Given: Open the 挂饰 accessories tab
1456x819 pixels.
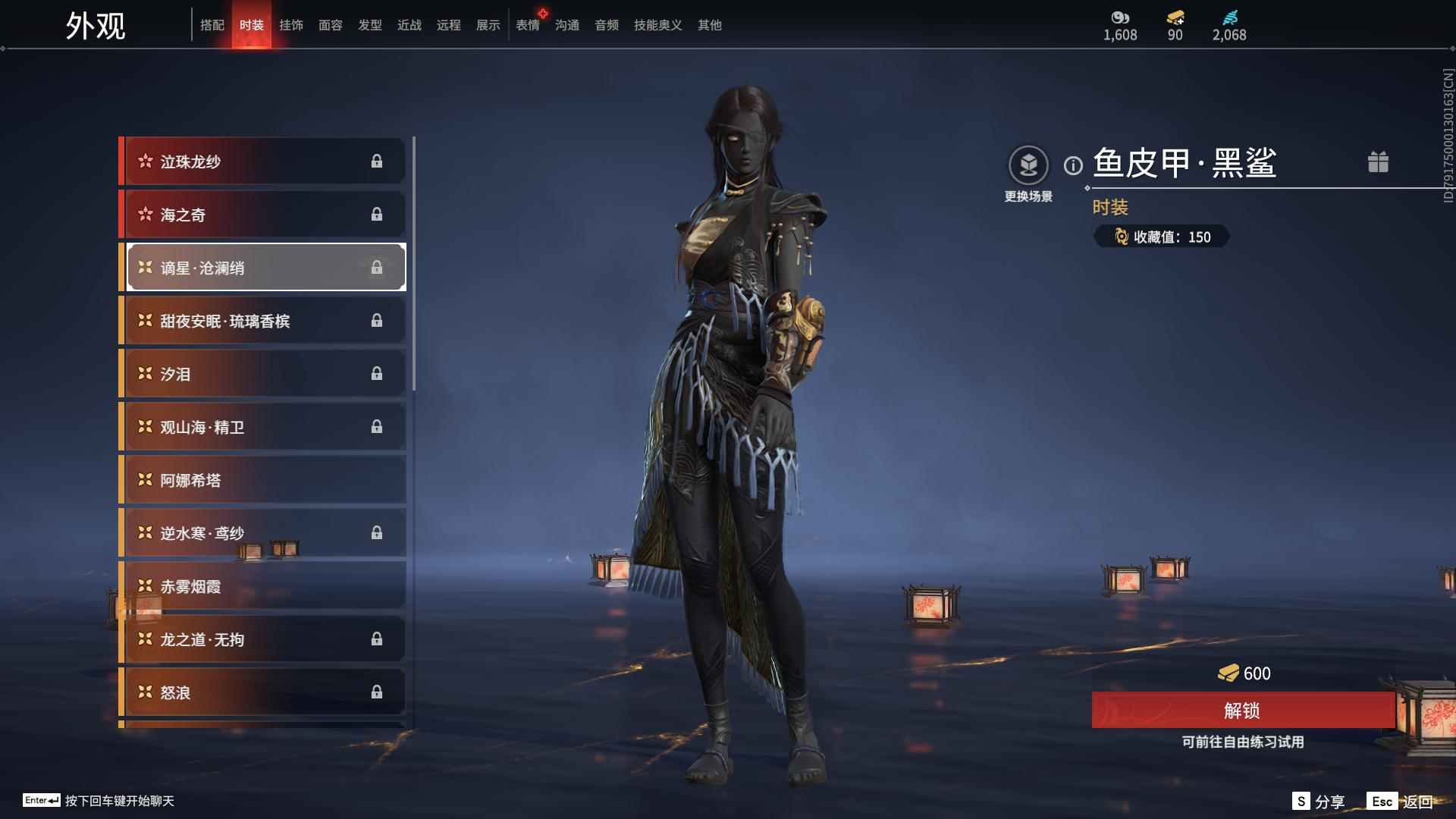Looking at the screenshot, I should (x=291, y=25).
